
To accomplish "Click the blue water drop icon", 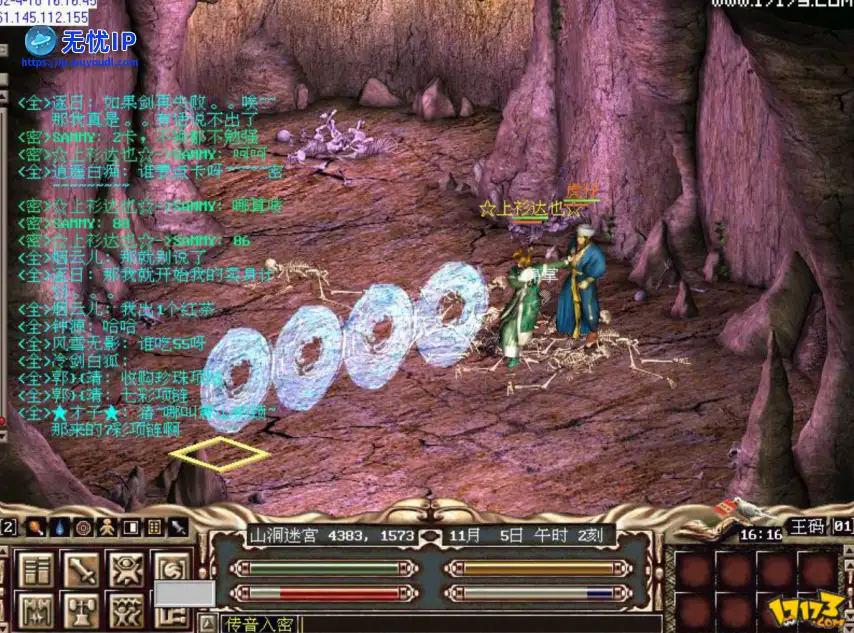I will coord(60,526).
